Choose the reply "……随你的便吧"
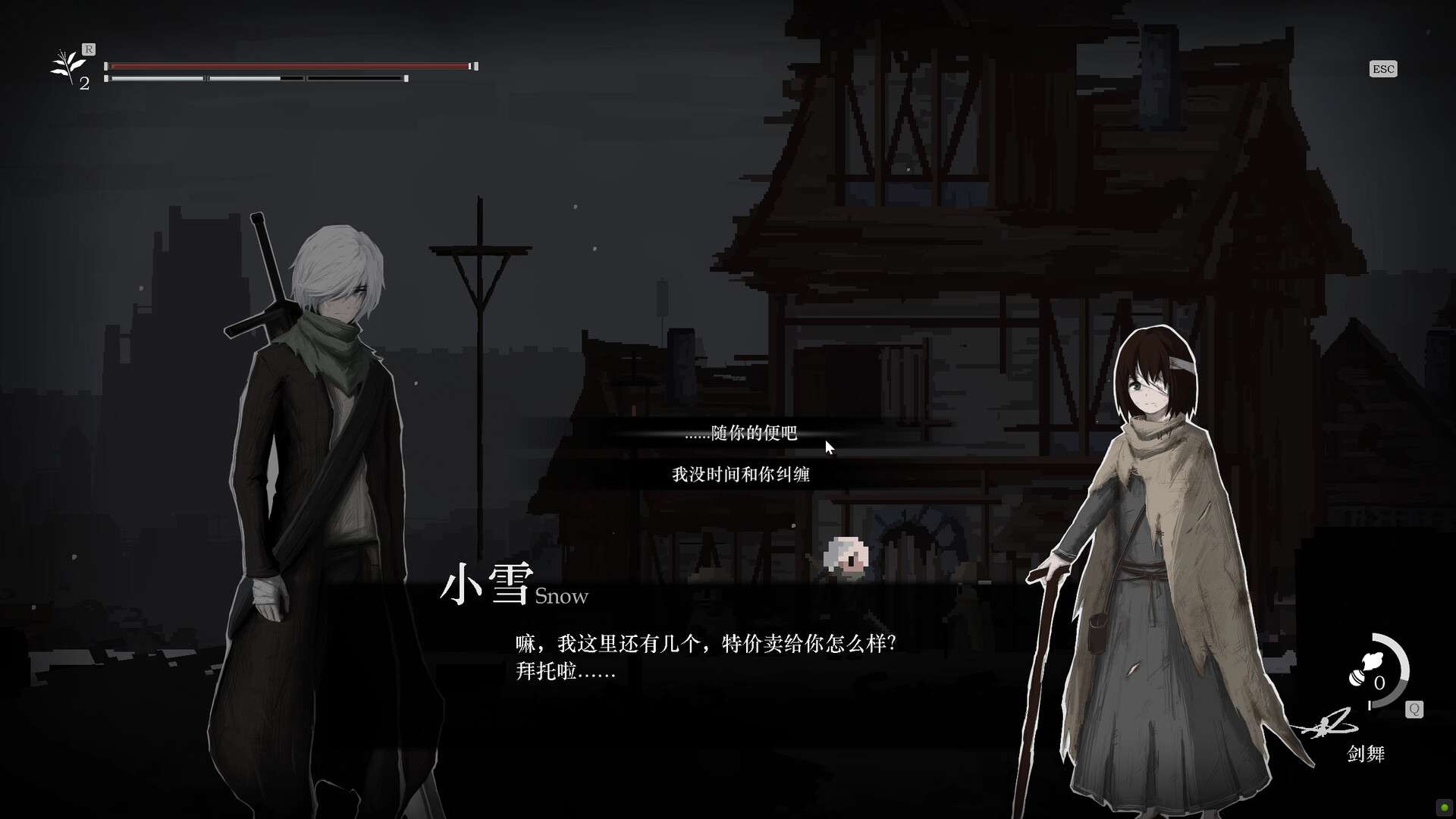This screenshot has width=1456, height=819. 740,433
